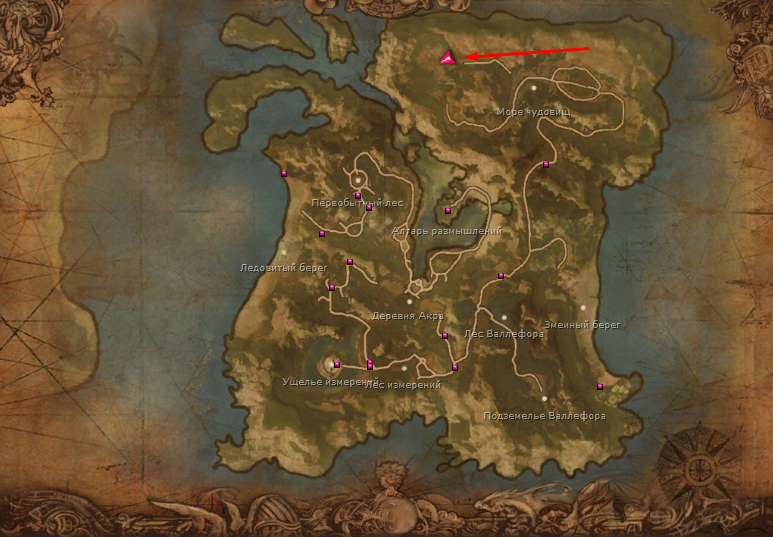Click the red player position arrow

click(x=447, y=58)
